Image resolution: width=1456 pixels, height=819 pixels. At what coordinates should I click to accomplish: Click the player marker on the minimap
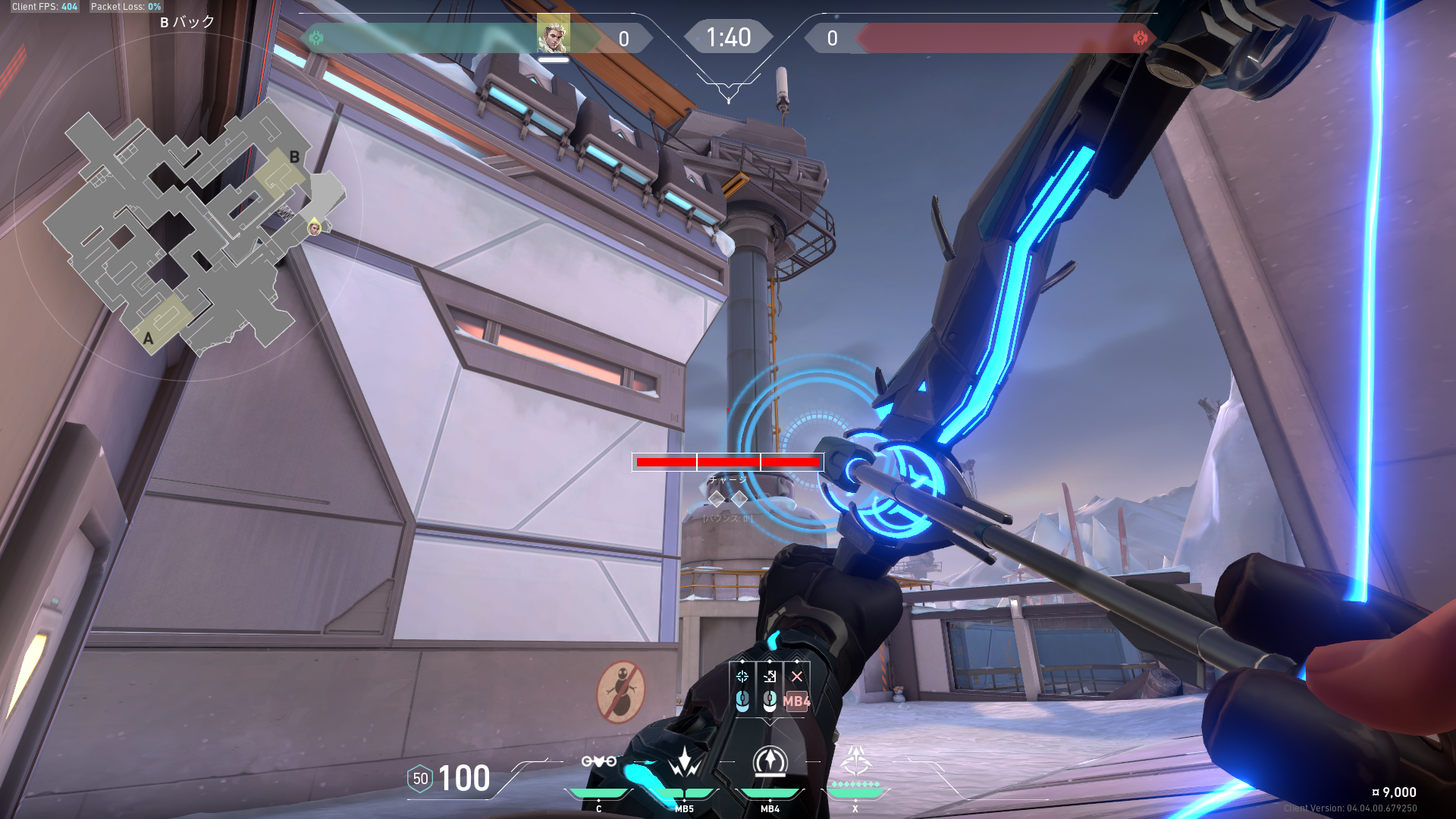tap(314, 227)
